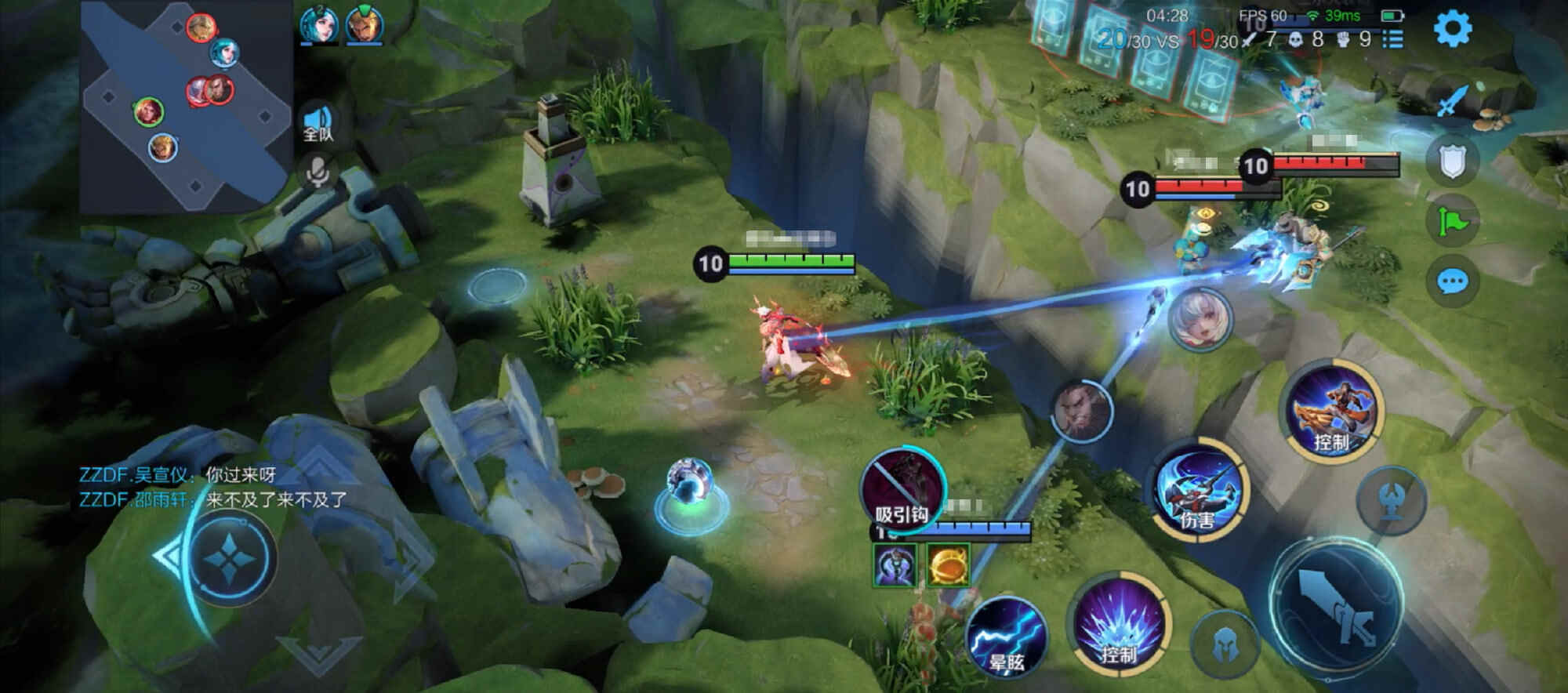Select the tower-targeting attack button

(1392, 500)
